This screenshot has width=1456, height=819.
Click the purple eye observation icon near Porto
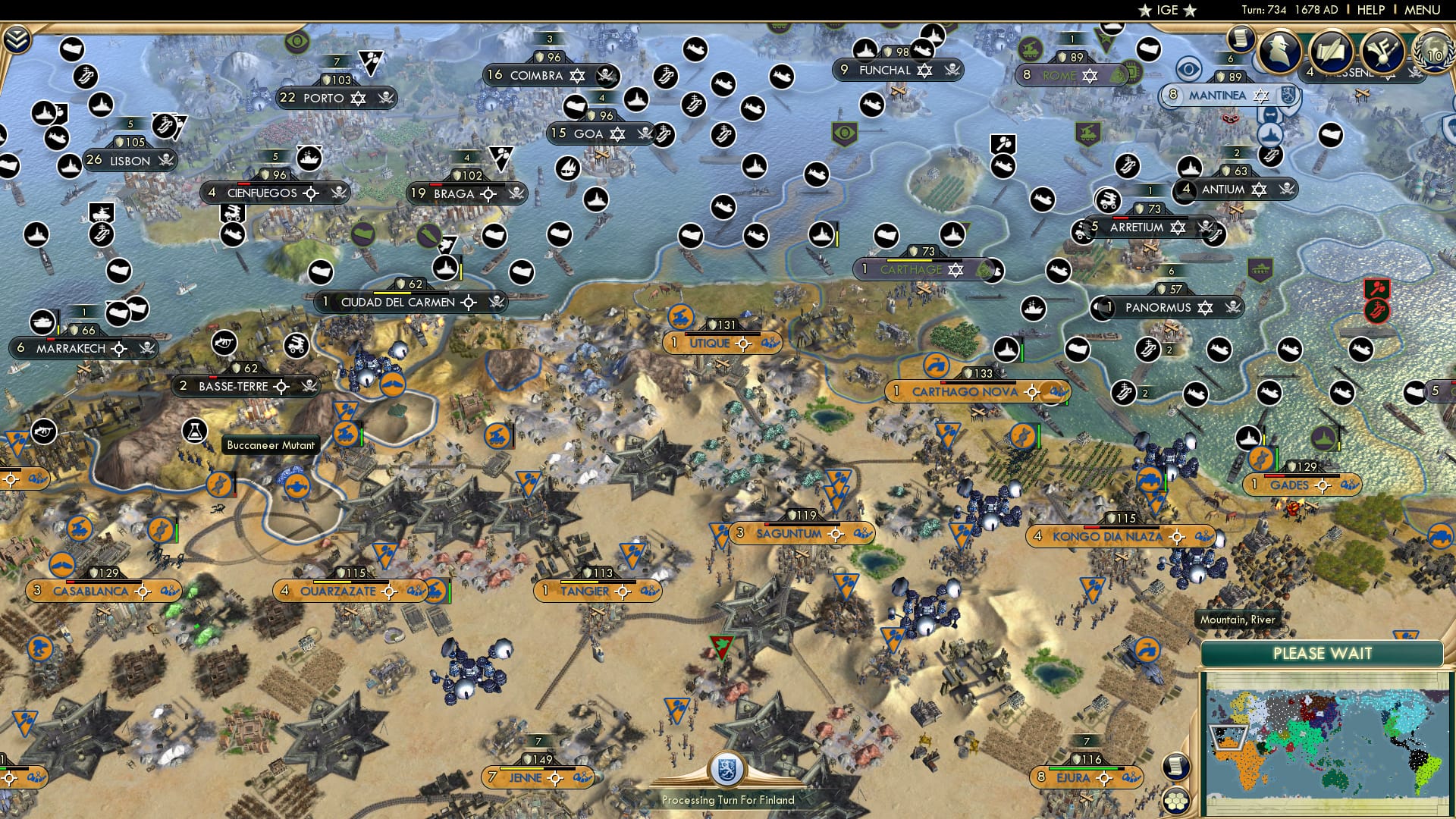point(296,40)
